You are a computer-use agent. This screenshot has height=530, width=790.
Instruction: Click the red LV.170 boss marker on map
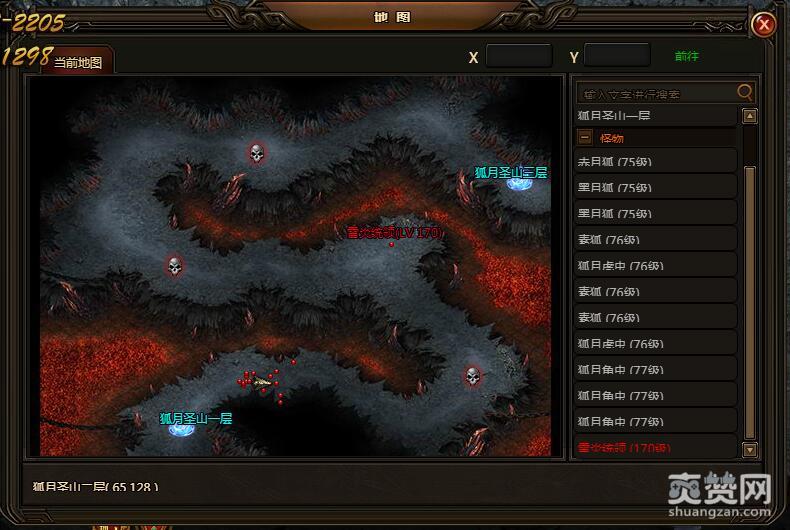point(391,243)
